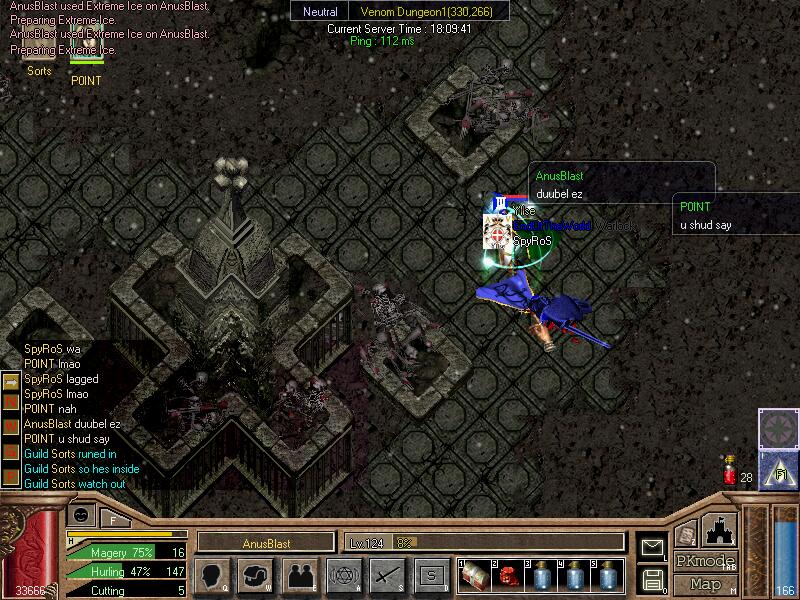This screenshot has height=600, width=800.
Task: Open the two-person group panel
Action: tap(299, 576)
